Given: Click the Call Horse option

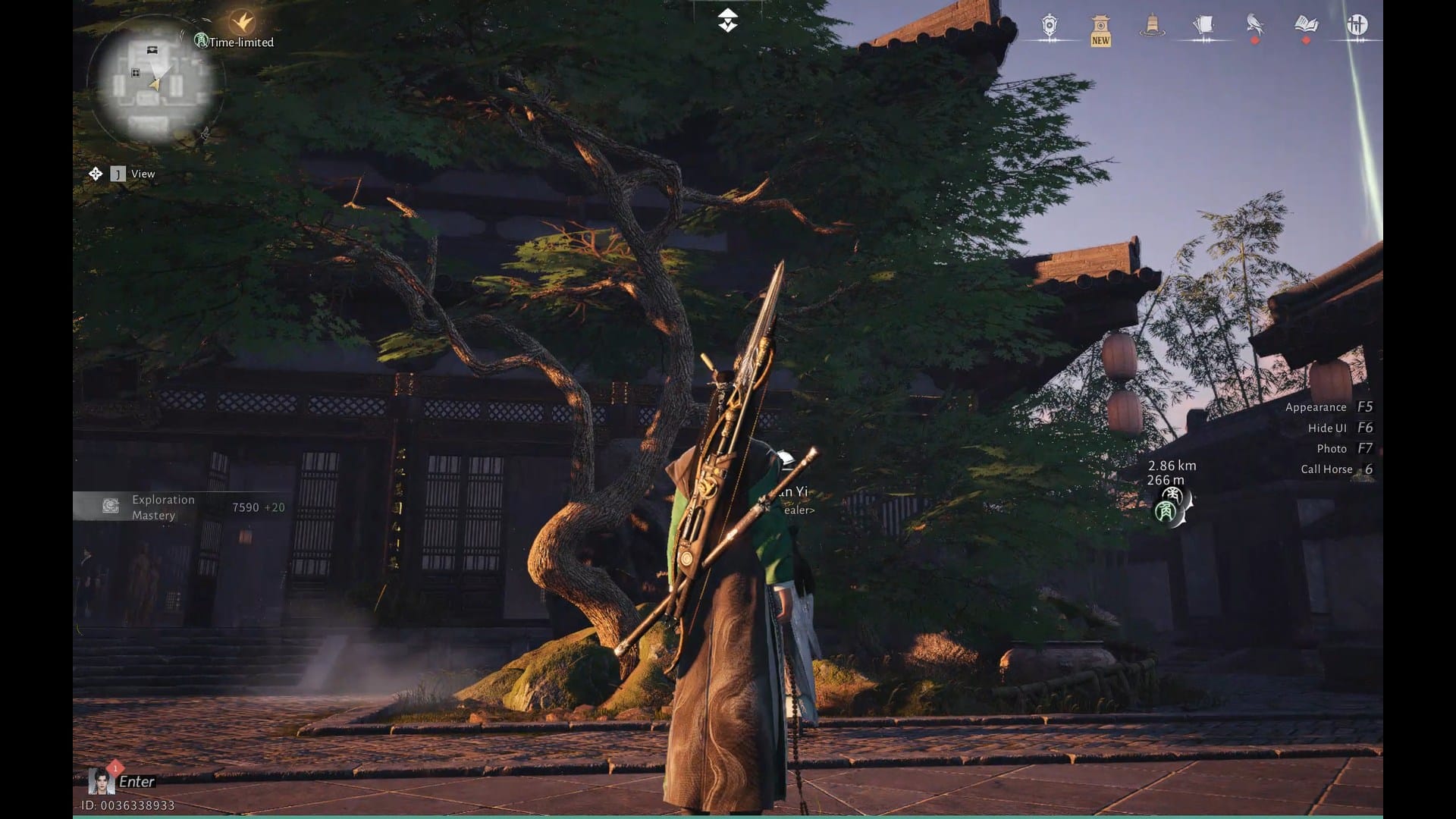Looking at the screenshot, I should click(x=1332, y=469).
